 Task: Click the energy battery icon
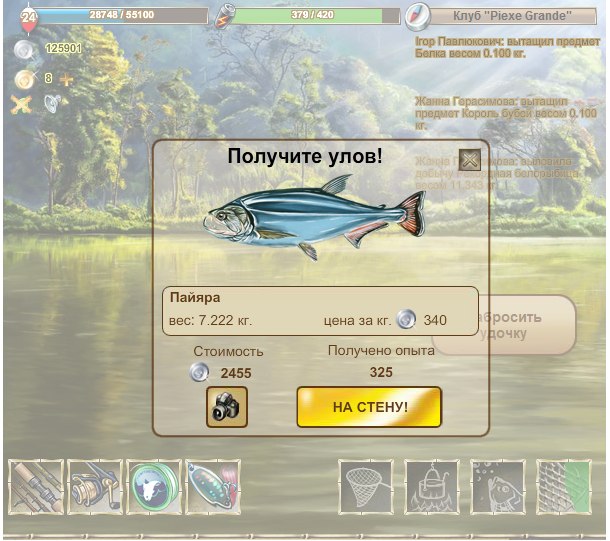tap(228, 16)
